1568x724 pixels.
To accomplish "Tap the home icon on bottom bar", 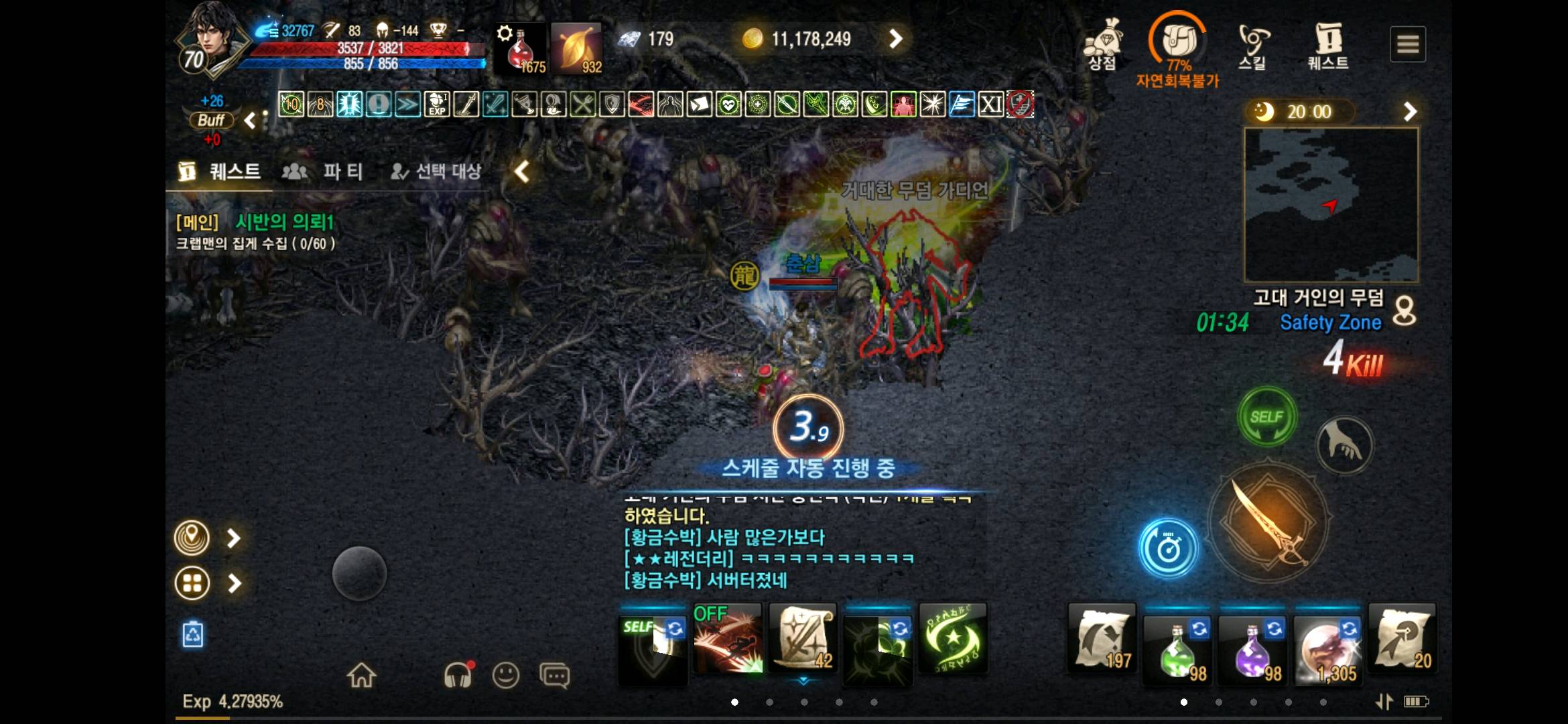I will pyautogui.click(x=363, y=675).
